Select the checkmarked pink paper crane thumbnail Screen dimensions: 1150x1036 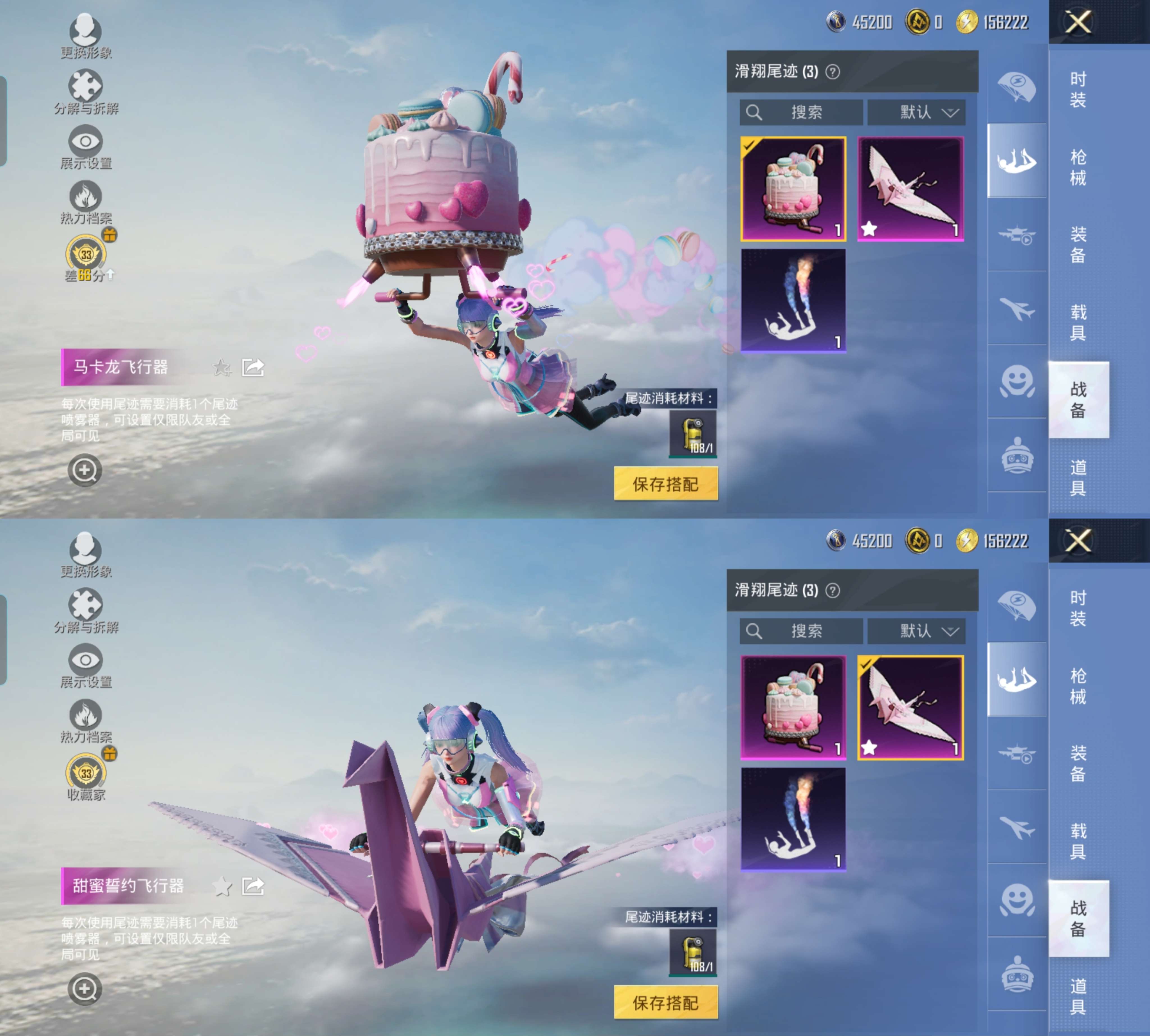pyautogui.click(x=910, y=708)
